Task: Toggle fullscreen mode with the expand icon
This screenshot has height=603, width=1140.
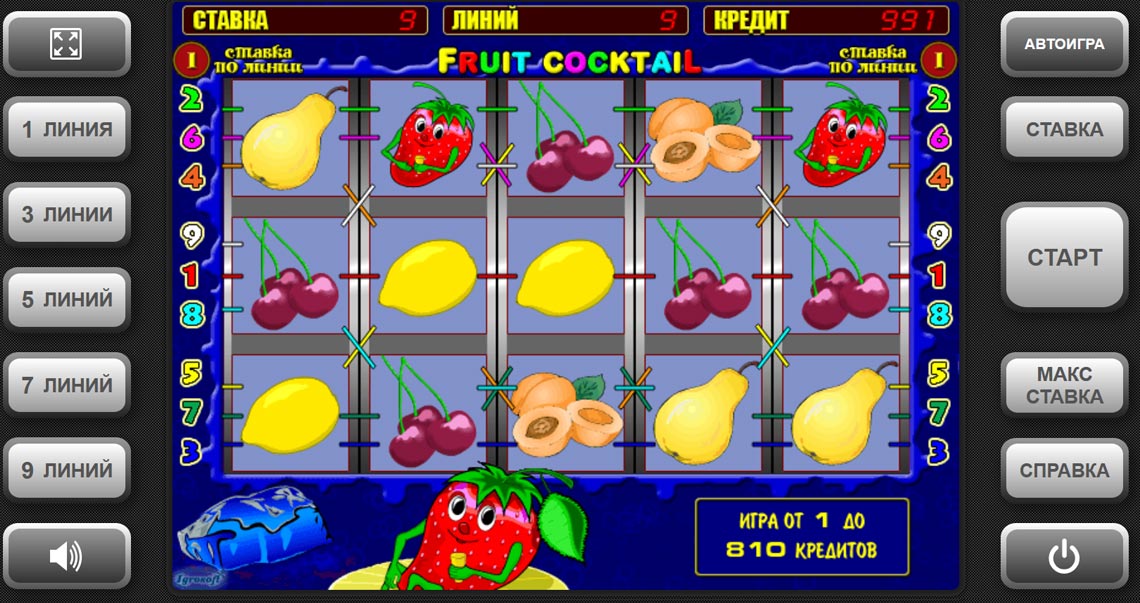Action: point(66,44)
